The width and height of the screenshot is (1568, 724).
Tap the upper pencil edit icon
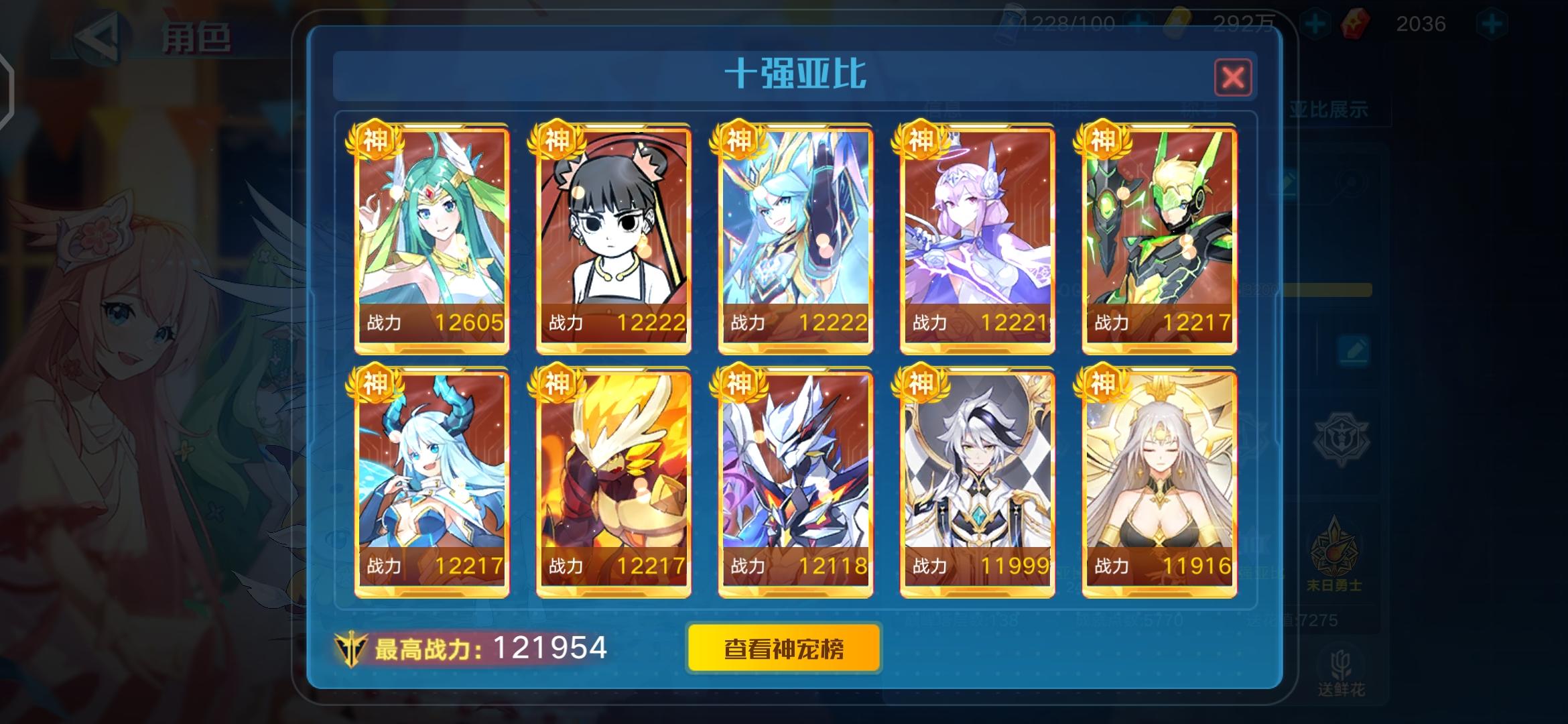[x=1288, y=182]
